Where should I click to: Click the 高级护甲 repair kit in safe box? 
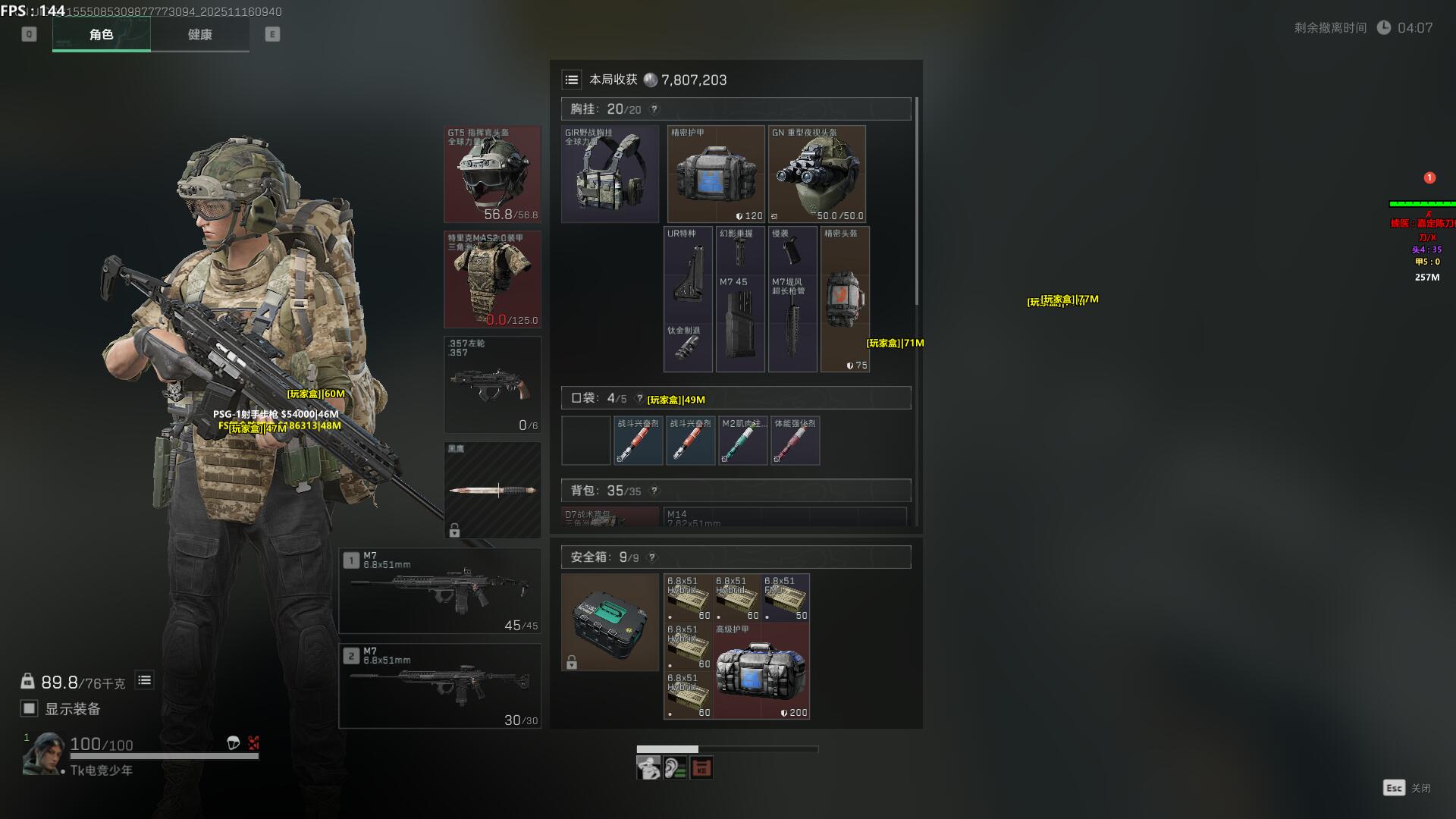[761, 671]
